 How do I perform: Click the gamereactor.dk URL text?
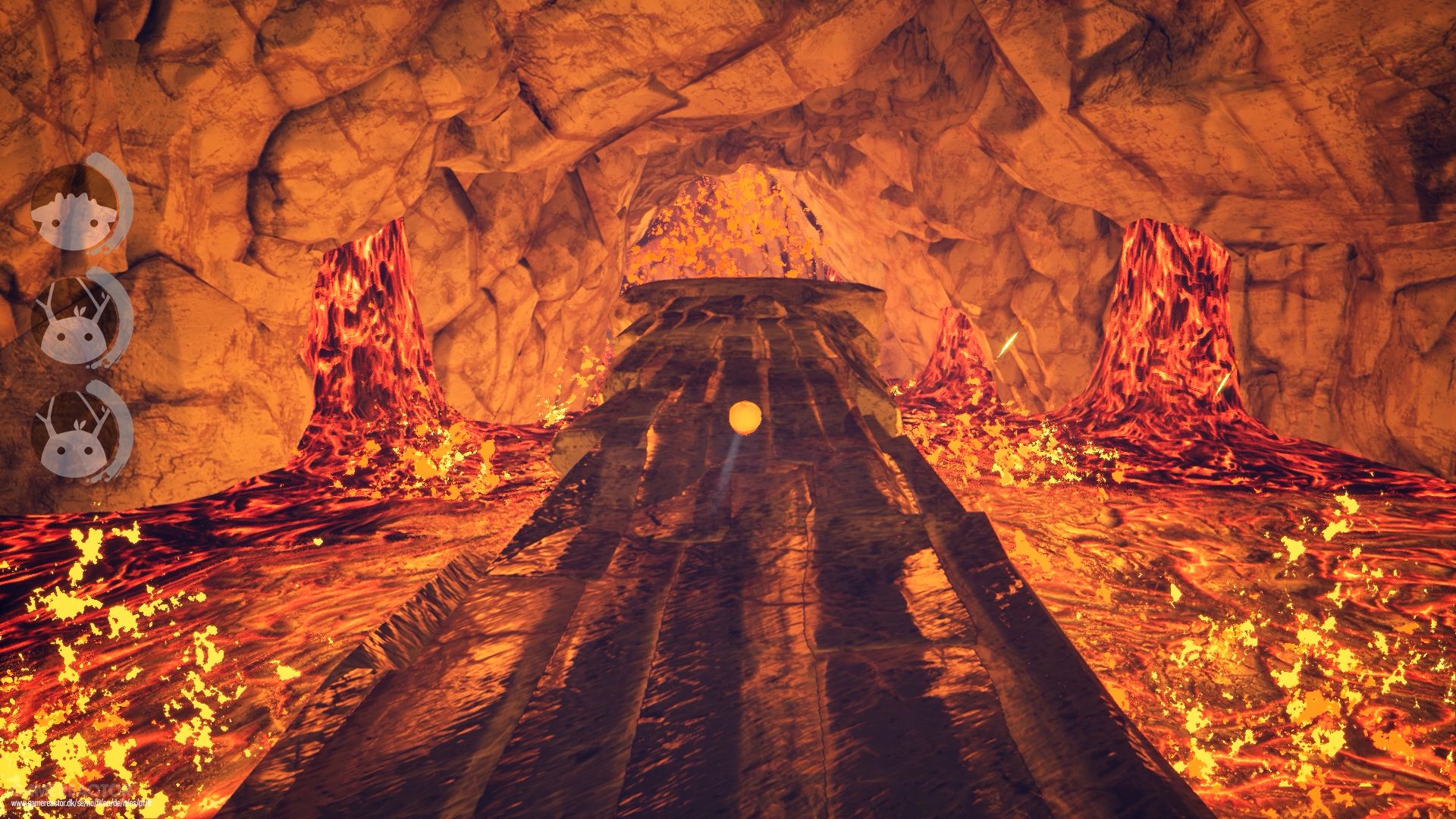(80, 804)
